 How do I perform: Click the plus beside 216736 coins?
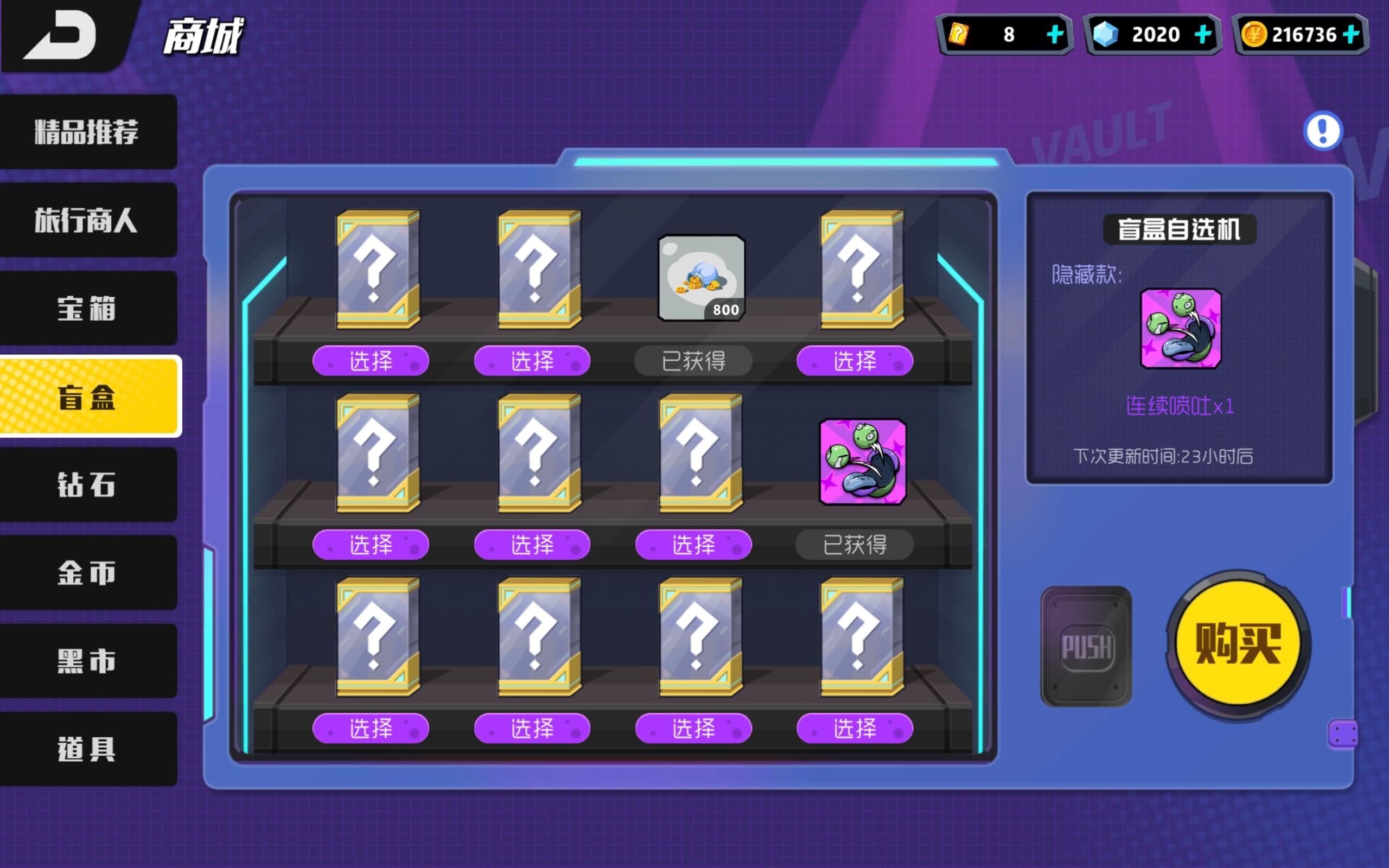click(x=1350, y=34)
